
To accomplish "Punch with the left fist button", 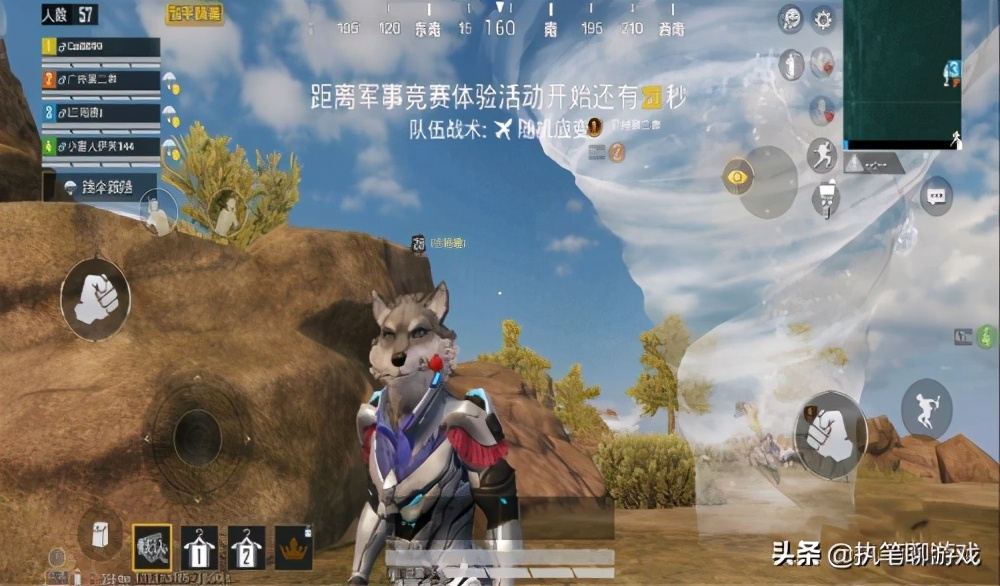I will click(x=95, y=297).
